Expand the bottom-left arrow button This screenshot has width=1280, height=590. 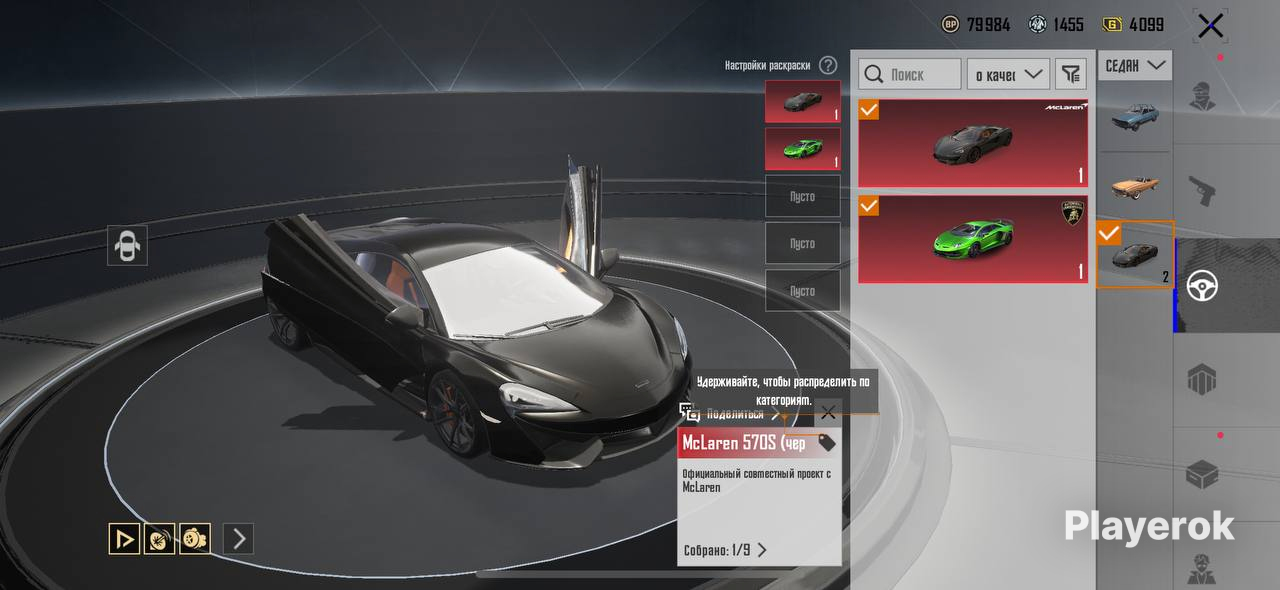pos(238,539)
